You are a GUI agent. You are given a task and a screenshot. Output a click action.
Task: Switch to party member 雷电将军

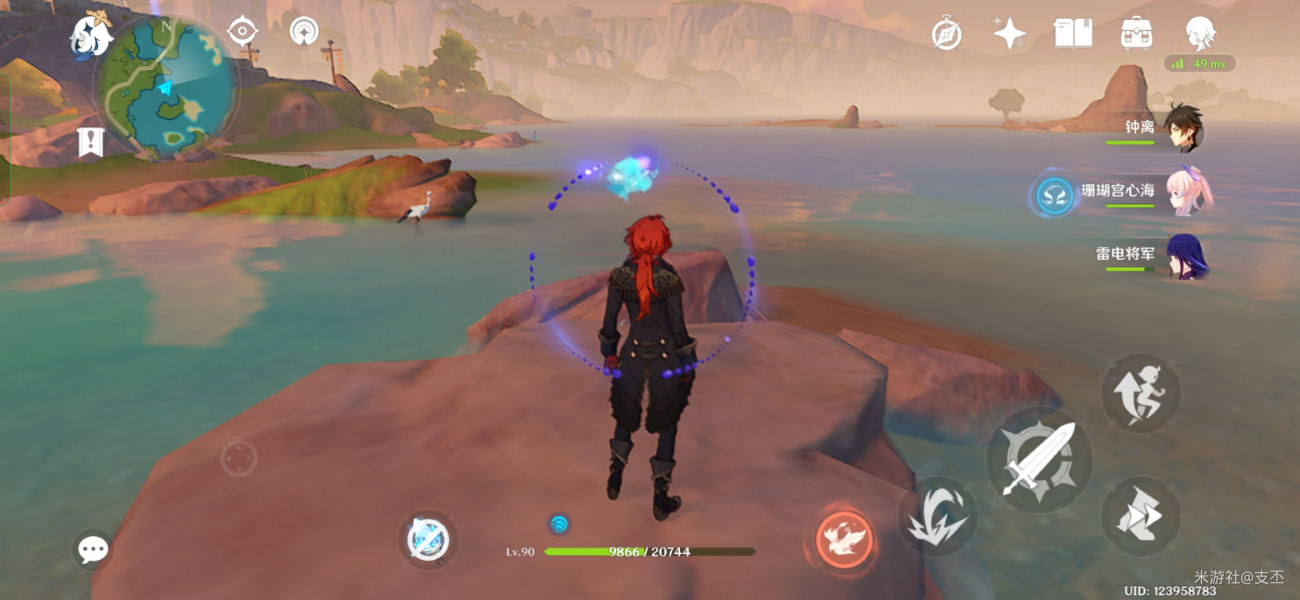pos(1186,256)
